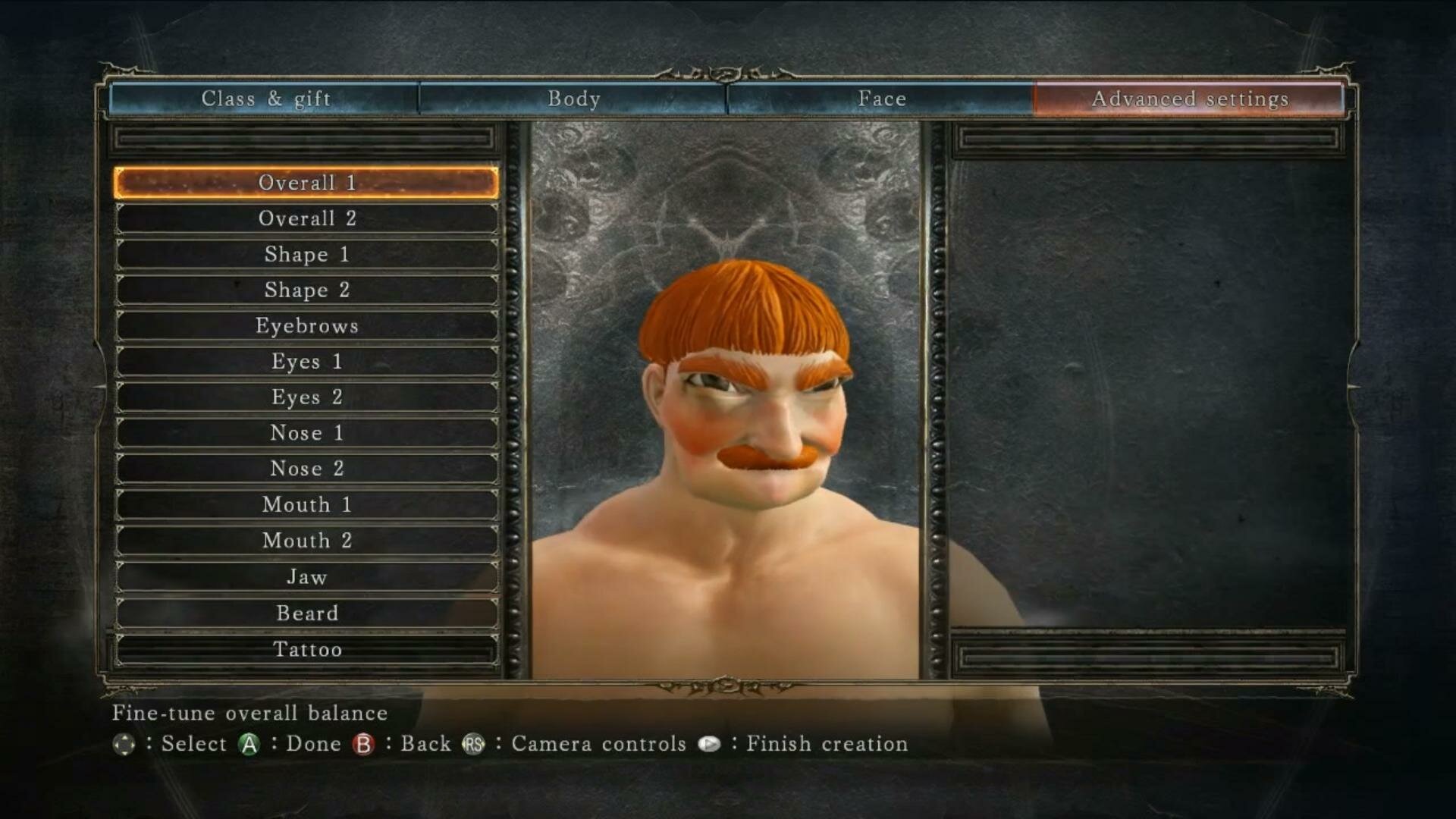
Task: Go to the Face tab
Action: point(881,99)
